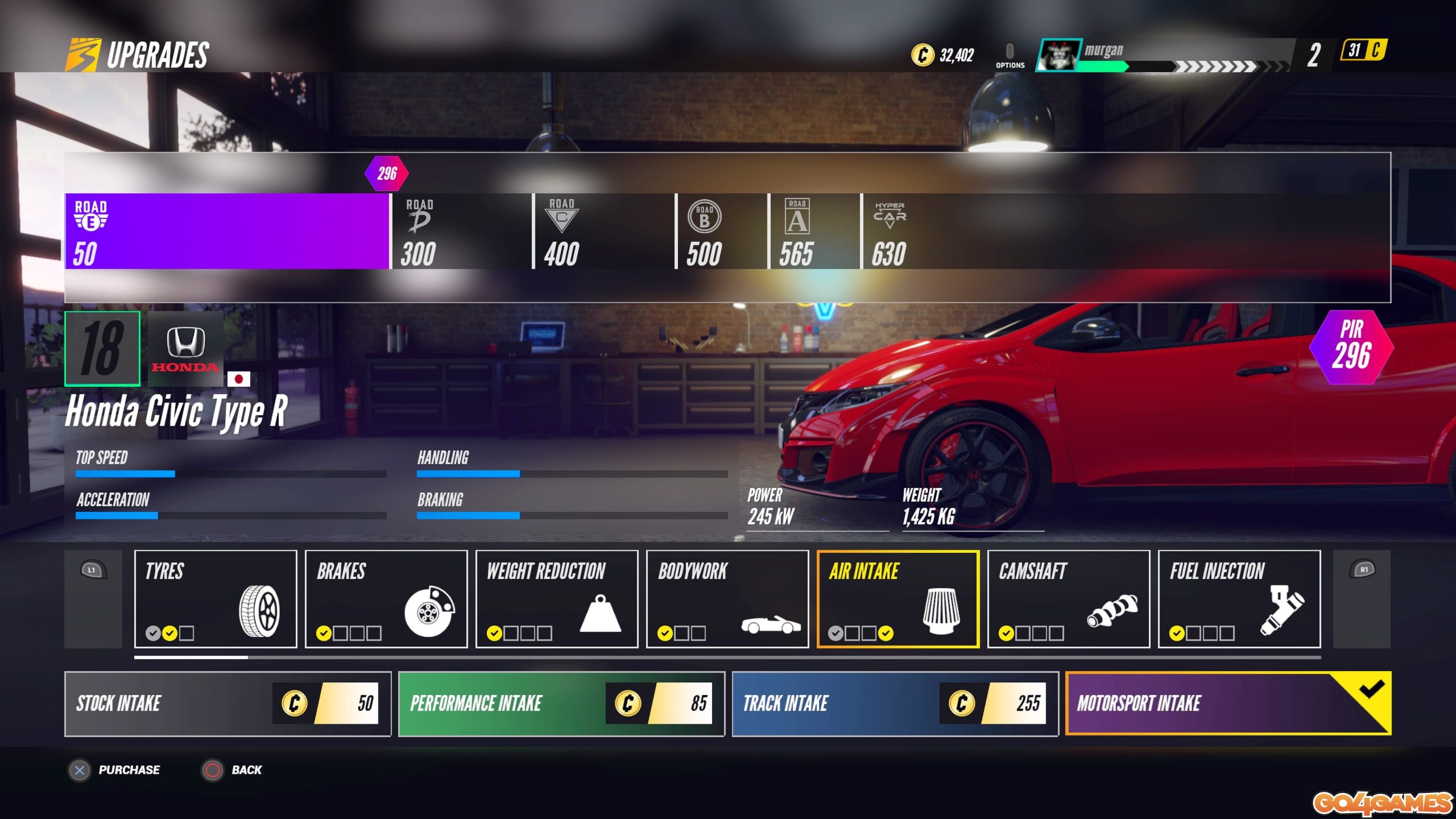Open the Options menu button
The image size is (1456, 819).
[x=1010, y=54]
